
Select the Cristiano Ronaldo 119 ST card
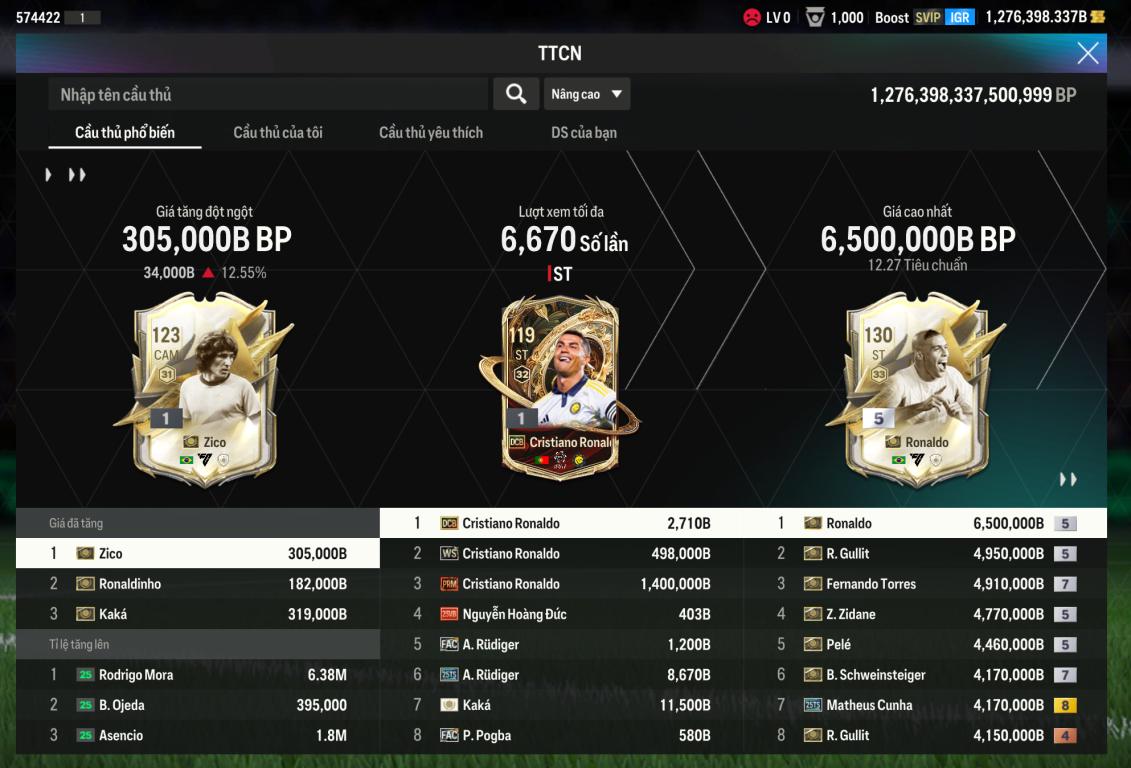click(x=560, y=385)
